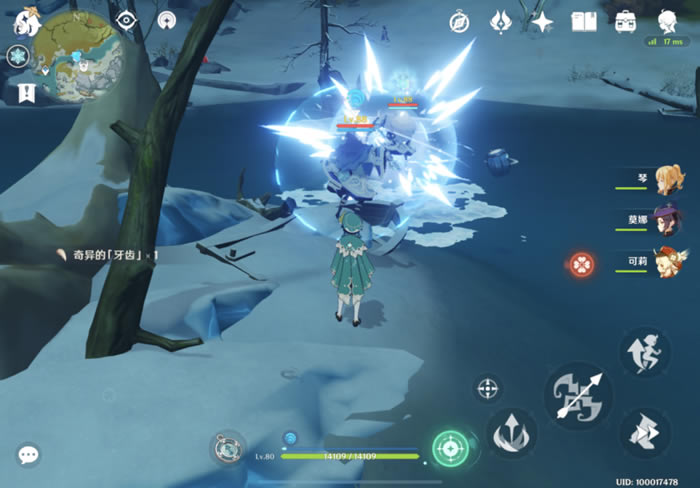The width and height of the screenshot is (700, 488).
Task: Open the chat speech bubble
Action: 28,455
